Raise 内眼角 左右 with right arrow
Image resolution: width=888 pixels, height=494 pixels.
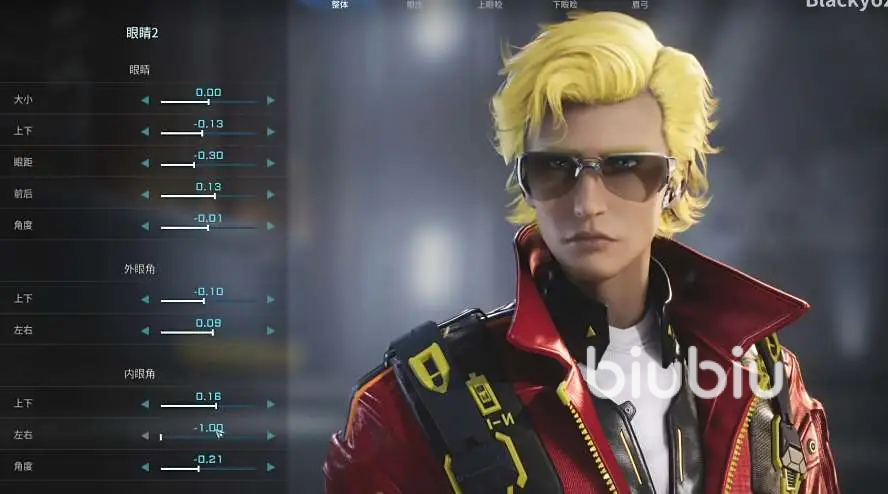click(270, 436)
